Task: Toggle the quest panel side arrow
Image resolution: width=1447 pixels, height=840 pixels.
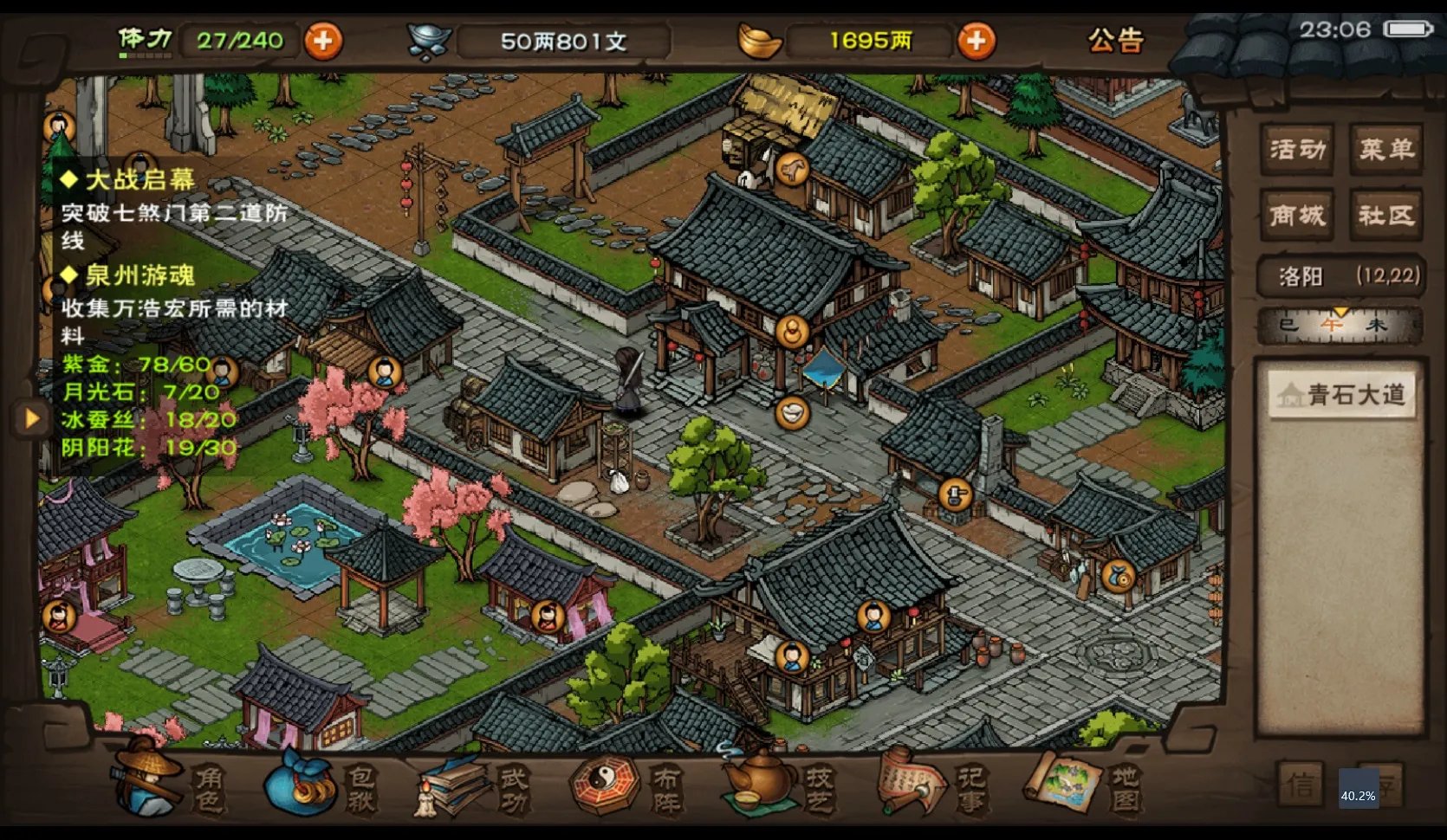Action: [31, 419]
